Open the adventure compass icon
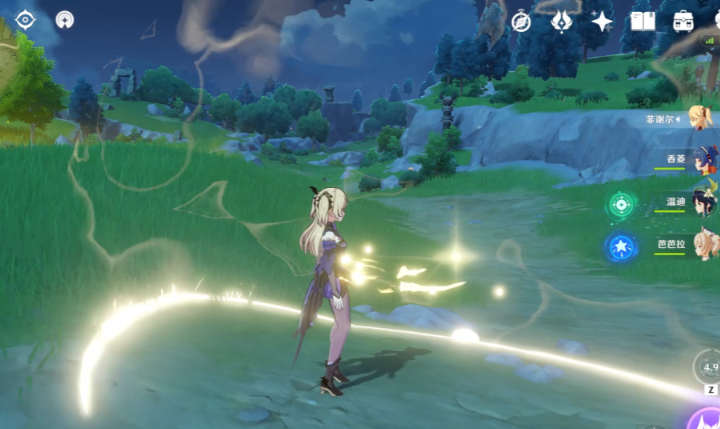 pyautogui.click(x=521, y=20)
